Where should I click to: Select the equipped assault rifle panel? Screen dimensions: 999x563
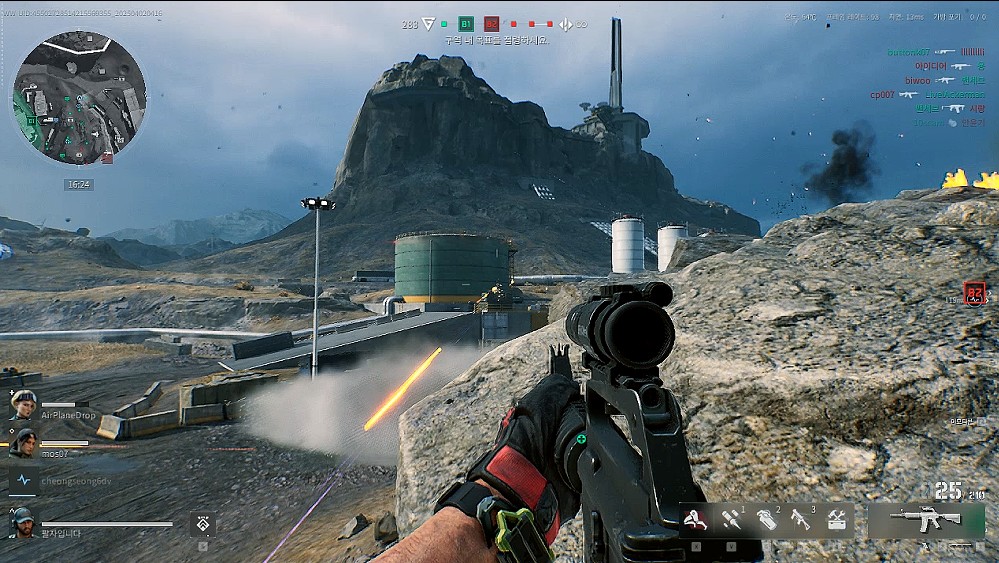(x=925, y=520)
